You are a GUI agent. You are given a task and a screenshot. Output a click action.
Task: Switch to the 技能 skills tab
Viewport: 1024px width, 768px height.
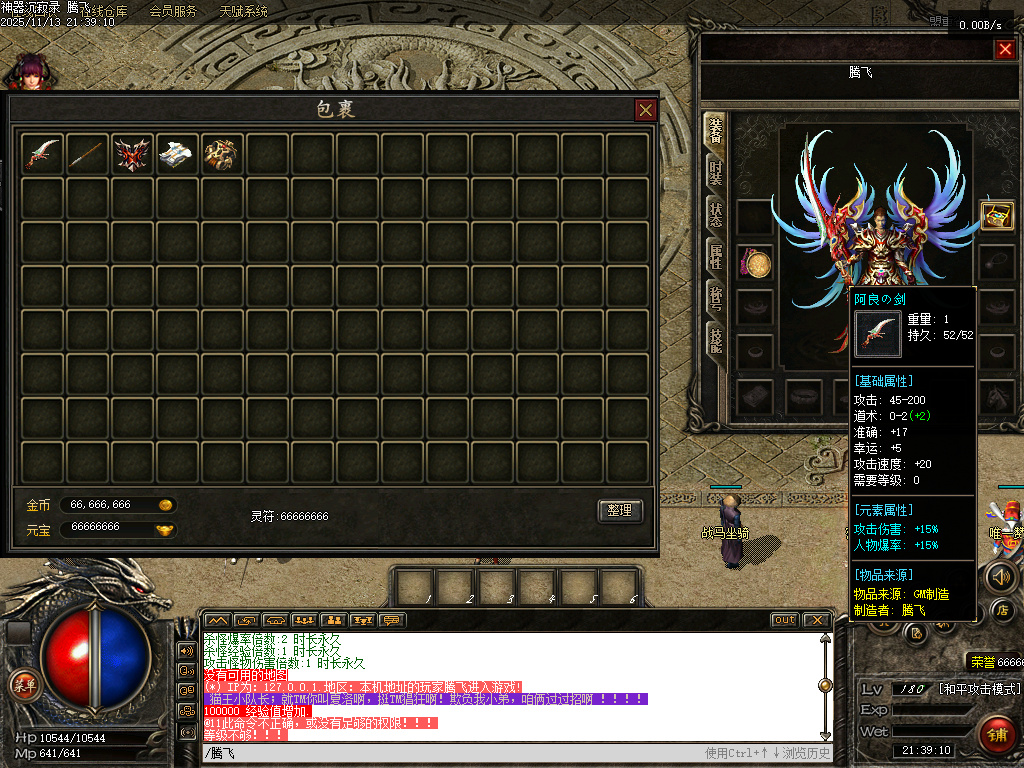tap(716, 339)
